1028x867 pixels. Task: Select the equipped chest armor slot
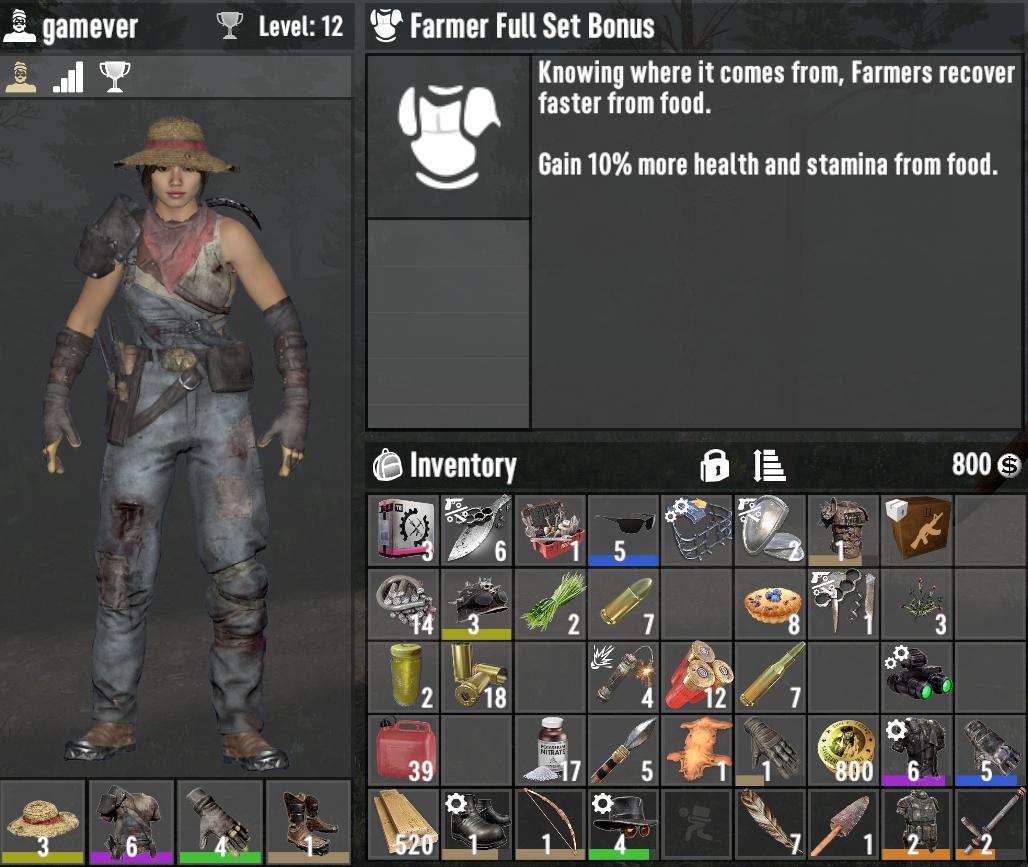coord(131,822)
